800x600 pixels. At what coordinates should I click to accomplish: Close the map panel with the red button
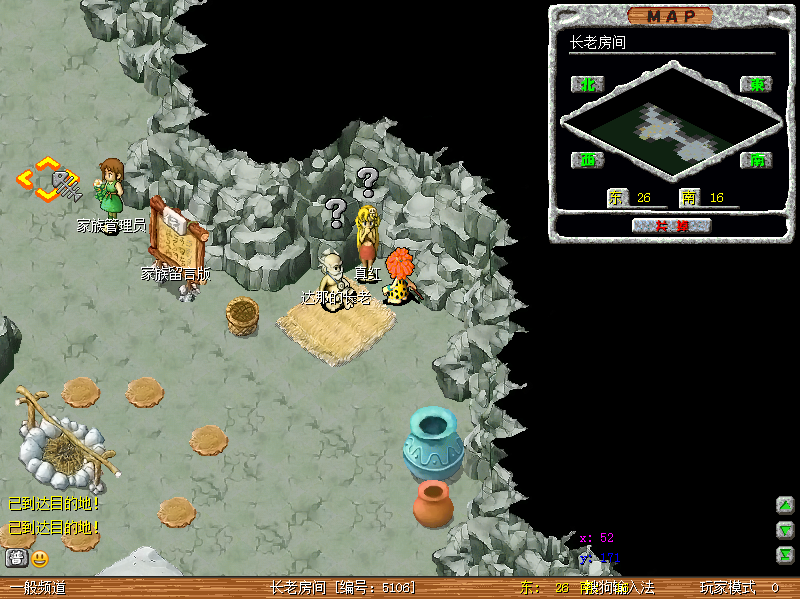(x=671, y=225)
